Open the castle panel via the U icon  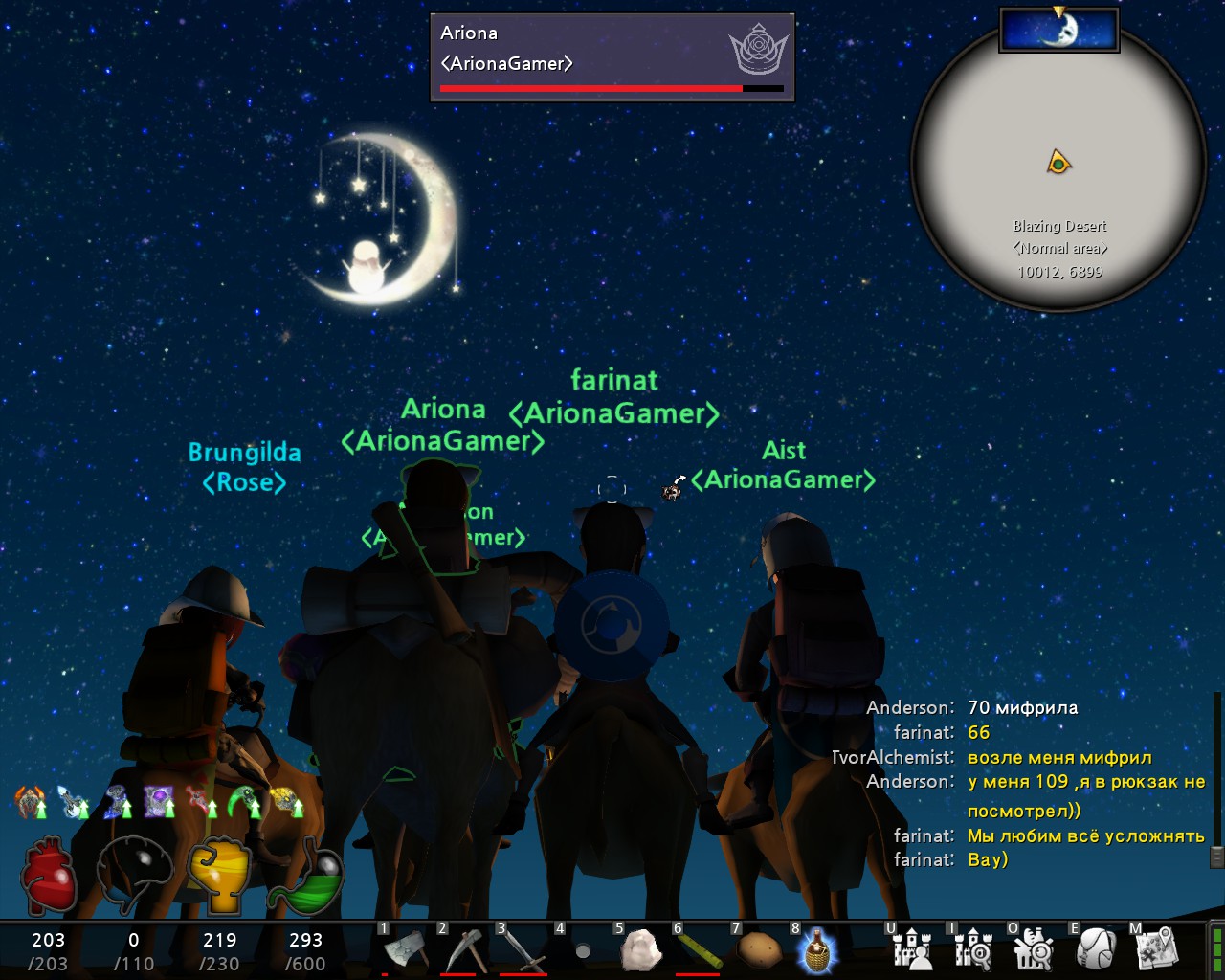pos(912,949)
